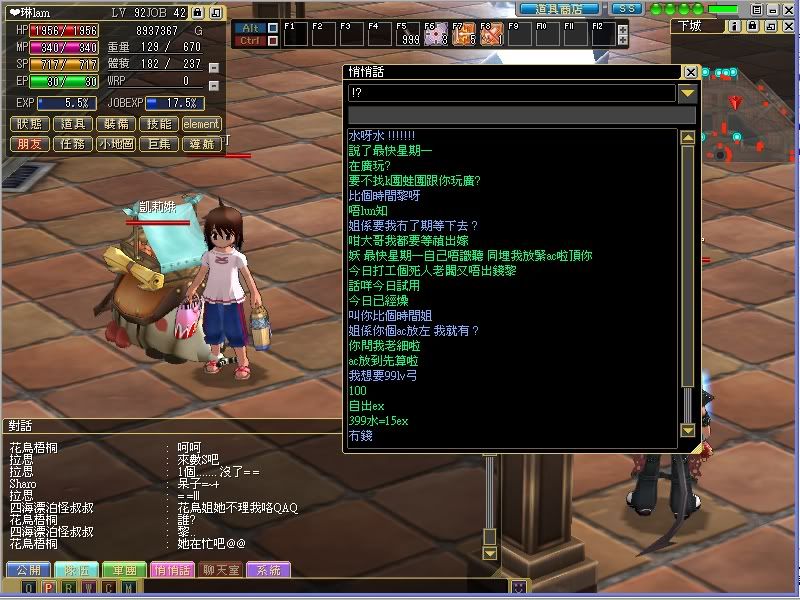Image resolution: width=800 pixels, height=600 pixels.
Task: Close the 悄悄話 whisper window
Action: (690, 72)
